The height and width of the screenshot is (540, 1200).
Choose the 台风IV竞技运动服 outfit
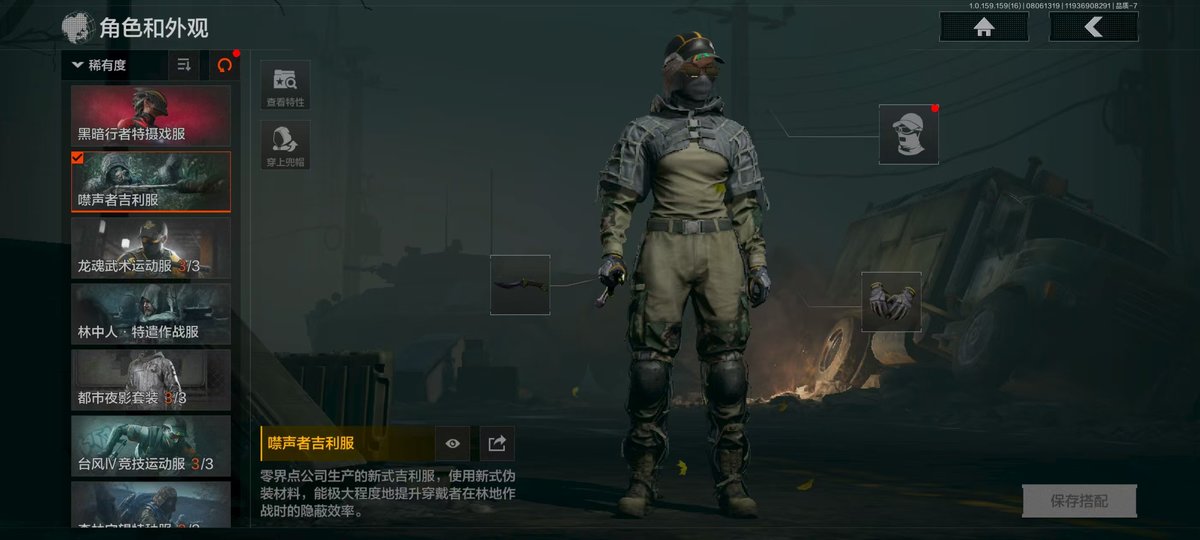pyautogui.click(x=151, y=446)
